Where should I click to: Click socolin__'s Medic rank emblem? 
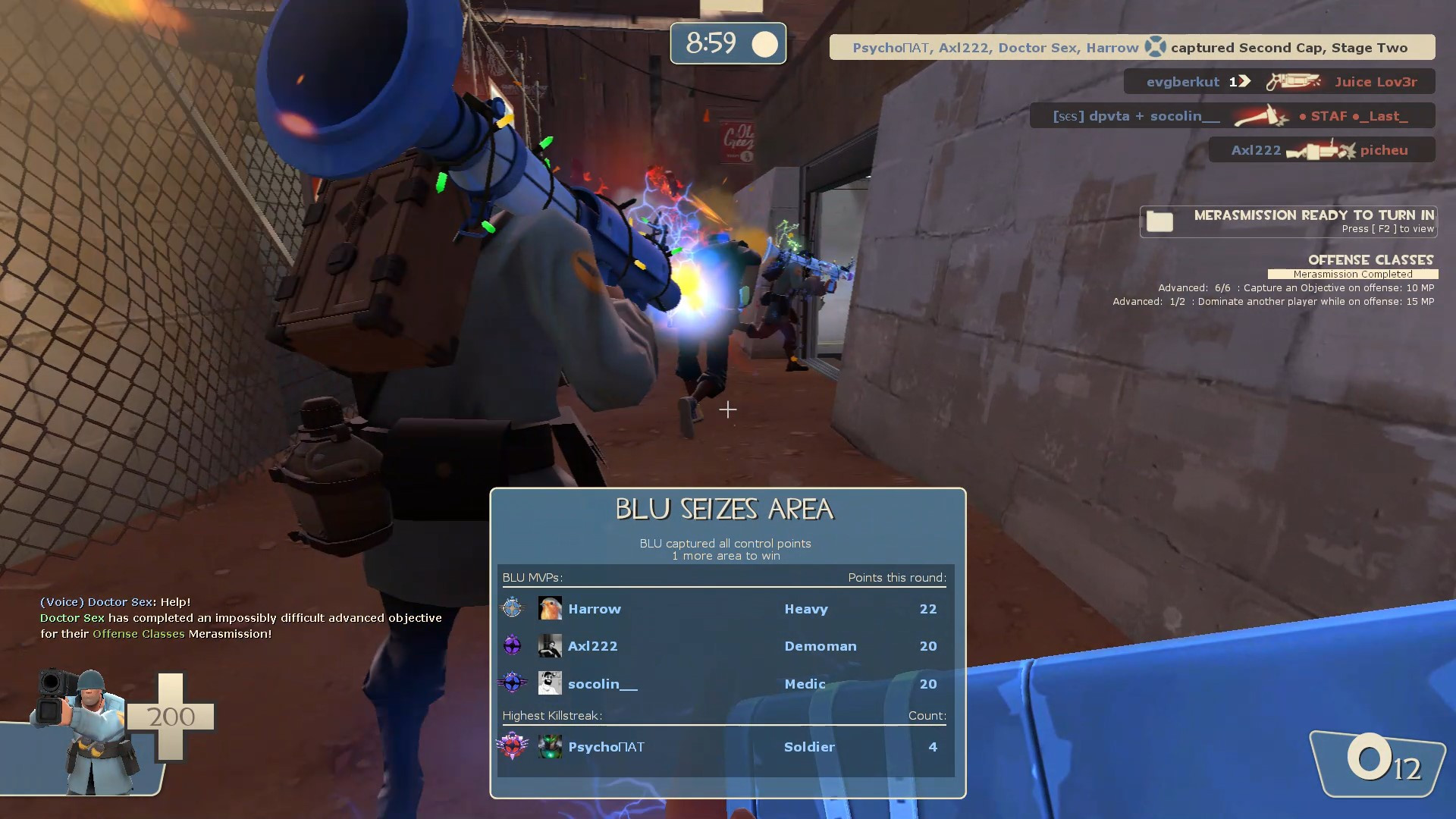(513, 682)
